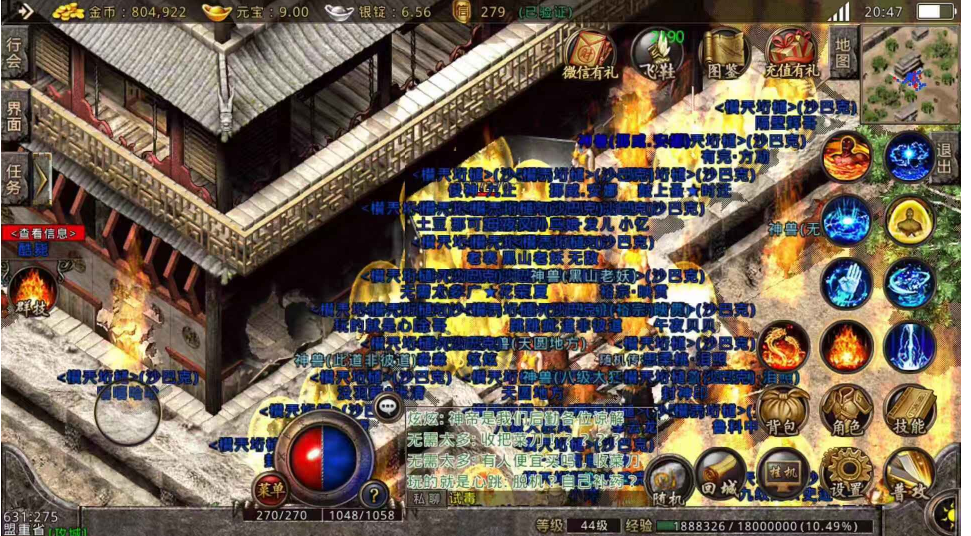The height and width of the screenshot is (536, 971).
Task: Activate the 群技 fire skill icon
Action: pyautogui.click(x=32, y=289)
